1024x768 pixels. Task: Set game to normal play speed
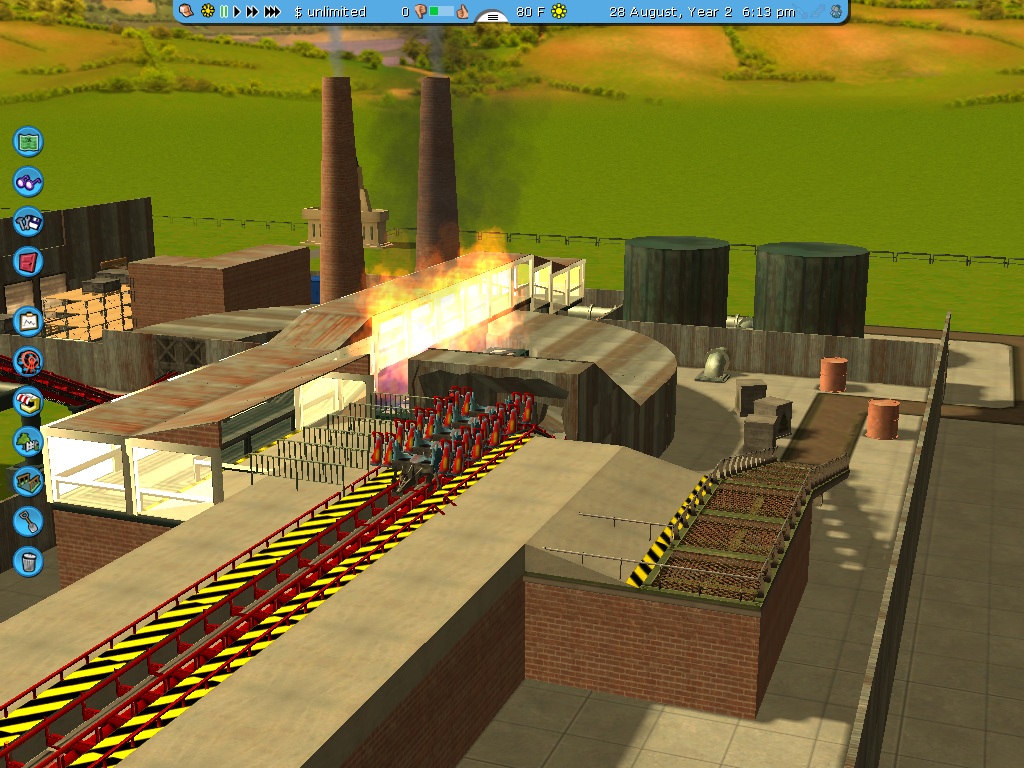[237, 12]
